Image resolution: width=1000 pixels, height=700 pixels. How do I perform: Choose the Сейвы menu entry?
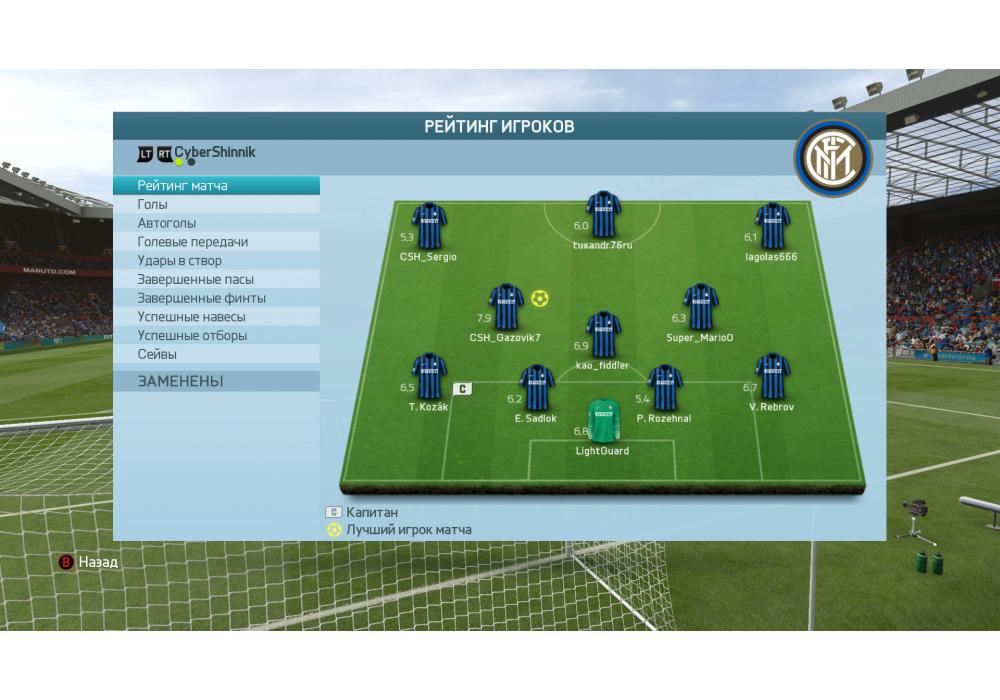[216, 355]
